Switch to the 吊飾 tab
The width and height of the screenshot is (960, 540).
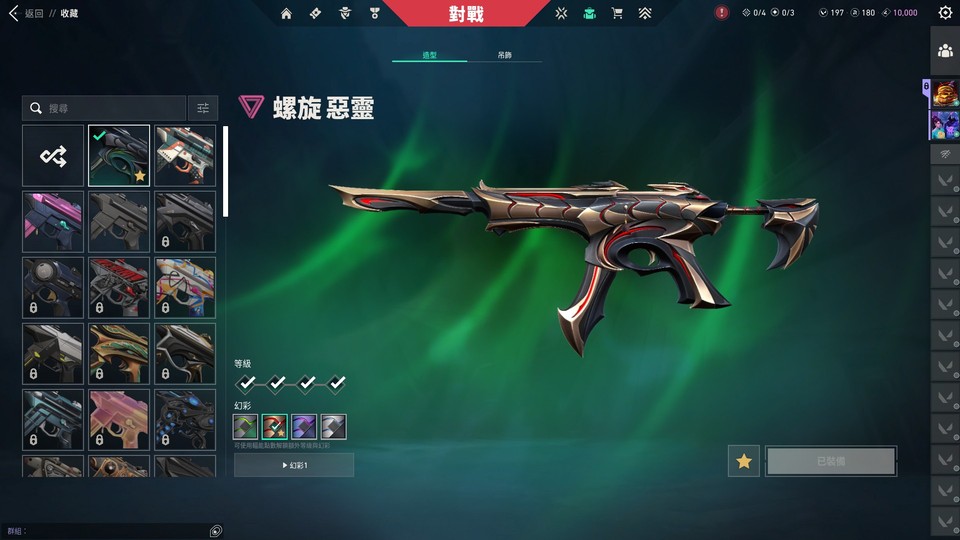pyautogui.click(x=504, y=56)
